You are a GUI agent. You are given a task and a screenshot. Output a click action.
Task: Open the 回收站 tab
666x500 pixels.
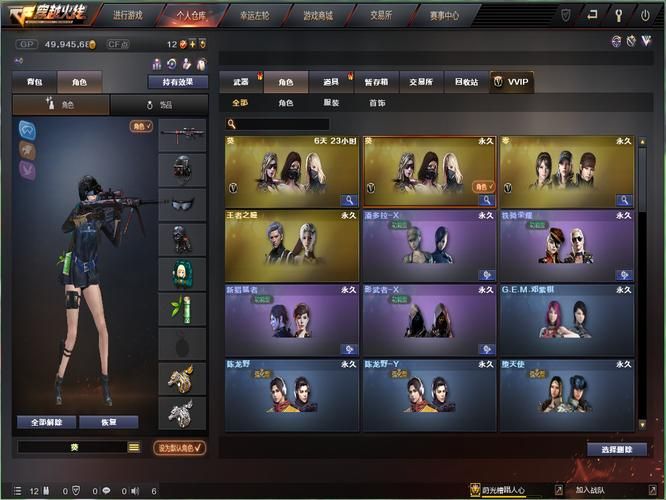[466, 82]
